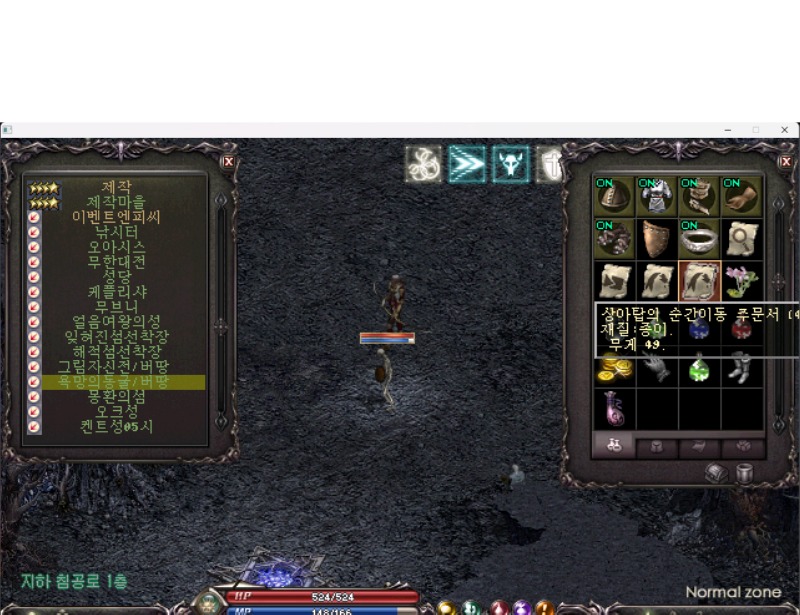This screenshot has width=800, height=615.
Task: Close the inventory window
Action: [x=786, y=161]
